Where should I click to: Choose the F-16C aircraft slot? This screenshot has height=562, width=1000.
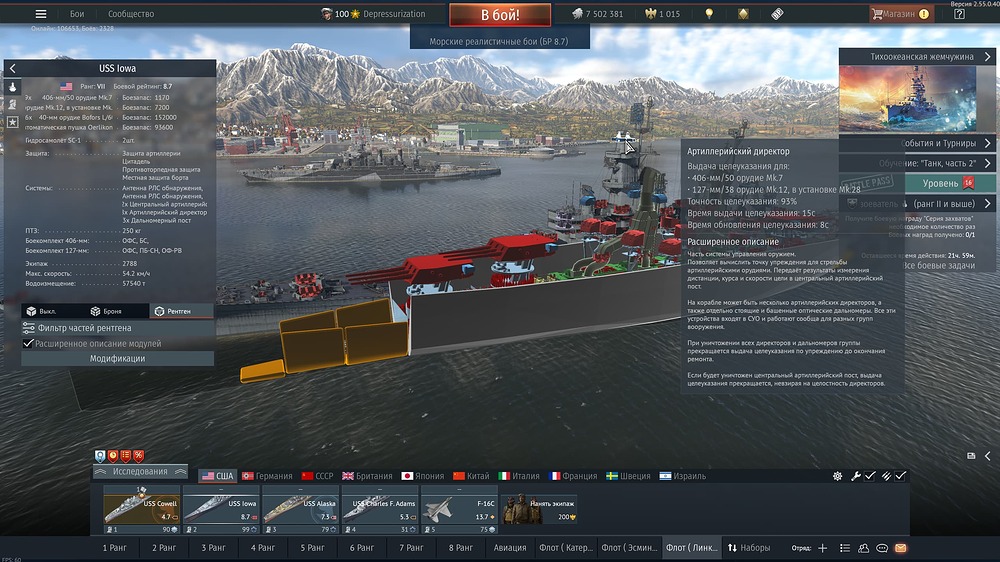tap(460, 507)
